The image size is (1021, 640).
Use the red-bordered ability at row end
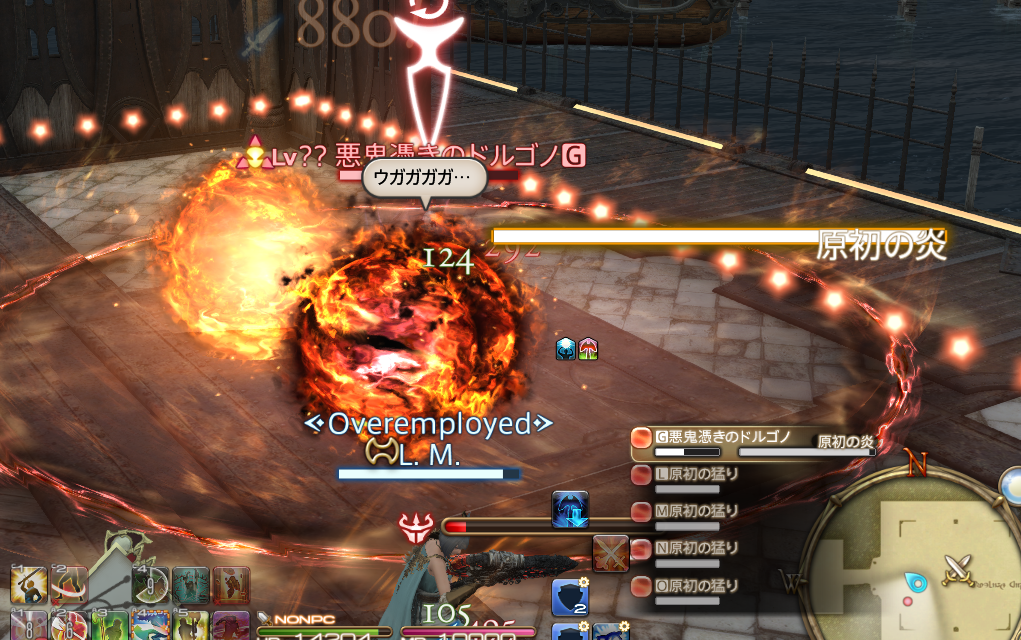click(x=231, y=586)
